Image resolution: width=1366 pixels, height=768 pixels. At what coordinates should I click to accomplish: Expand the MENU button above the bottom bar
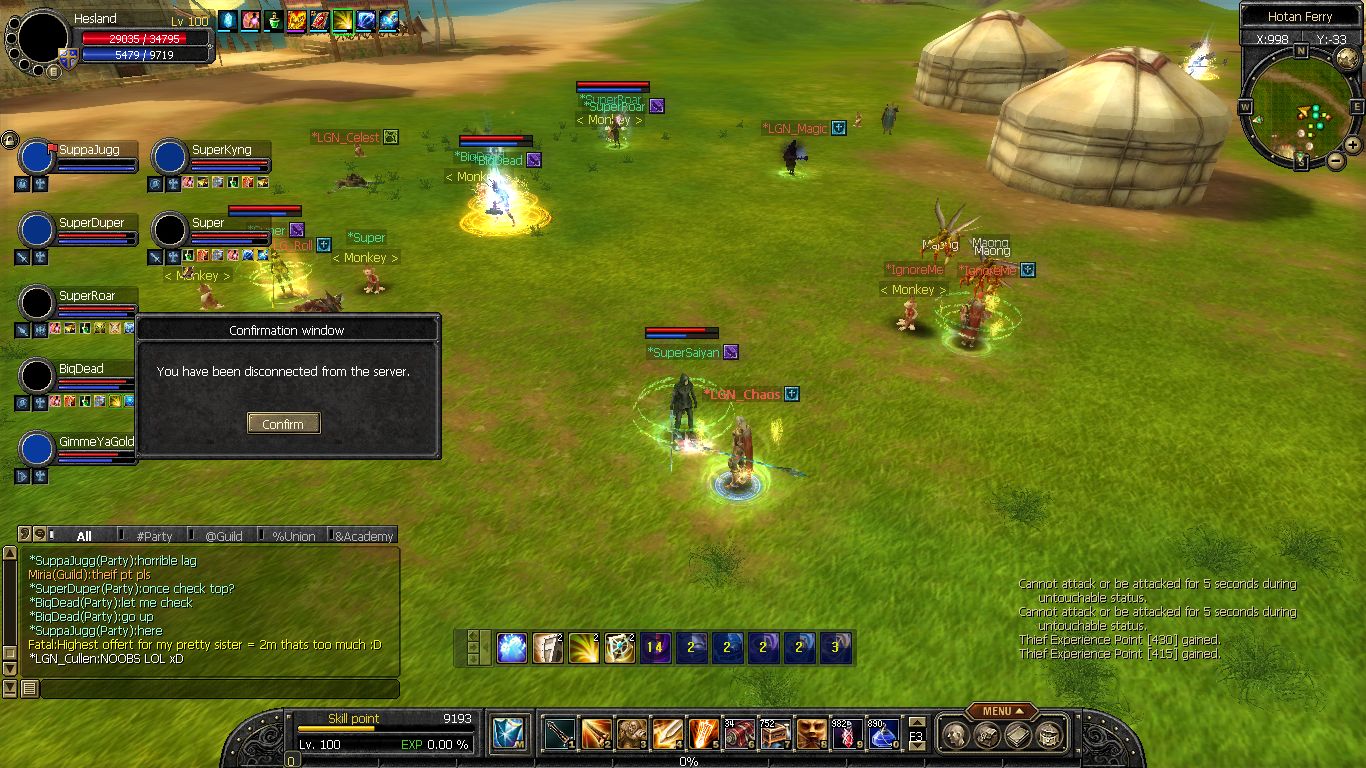(x=1001, y=711)
